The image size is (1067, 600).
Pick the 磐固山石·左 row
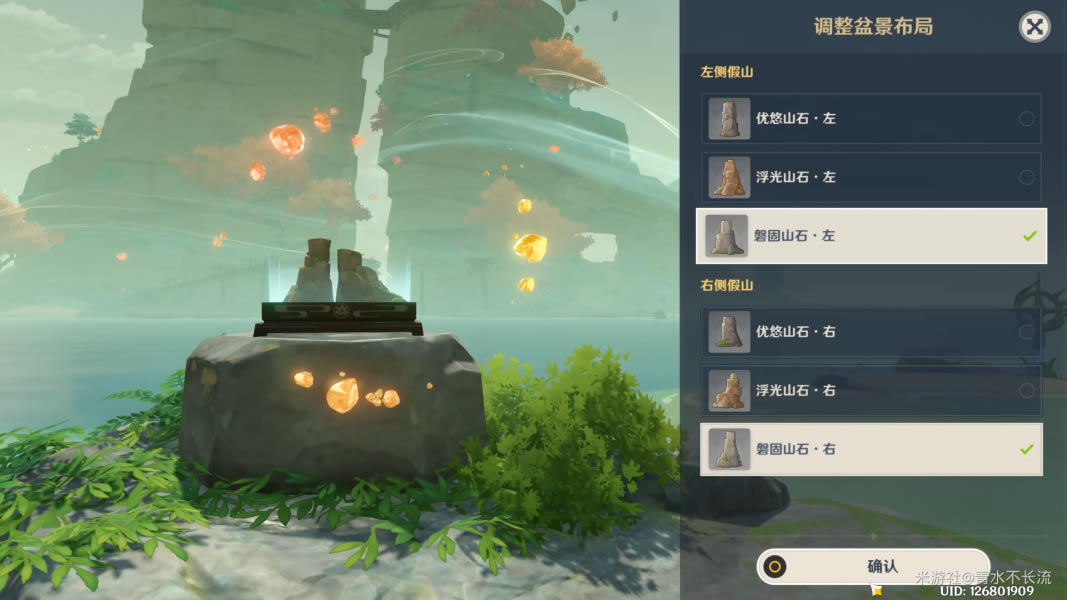coord(870,236)
